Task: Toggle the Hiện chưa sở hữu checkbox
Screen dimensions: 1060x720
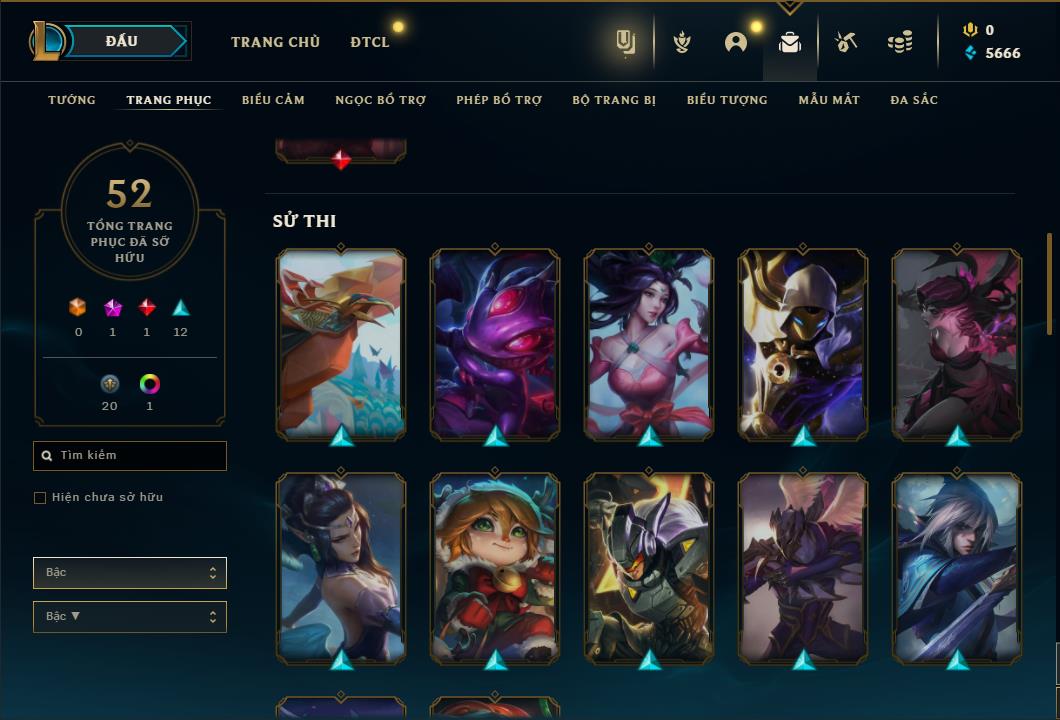Action: click(x=40, y=498)
